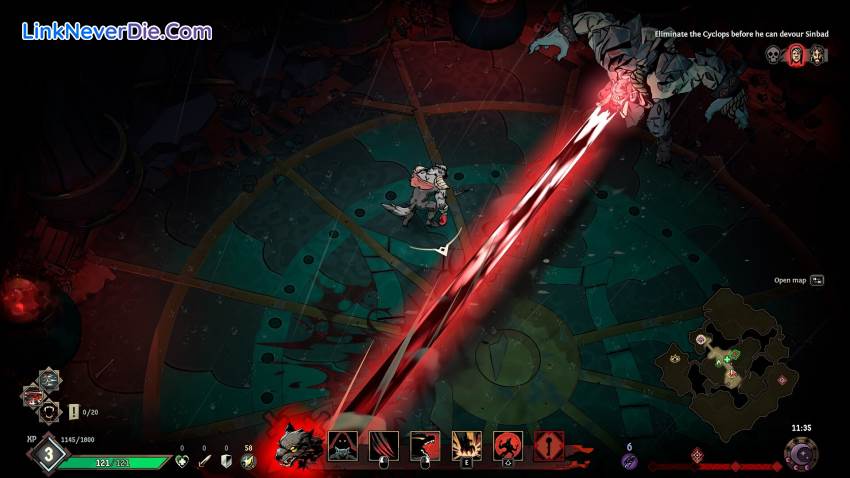Activate the hooded figure ability
Viewport: 850px width, 478px height.
click(343, 445)
